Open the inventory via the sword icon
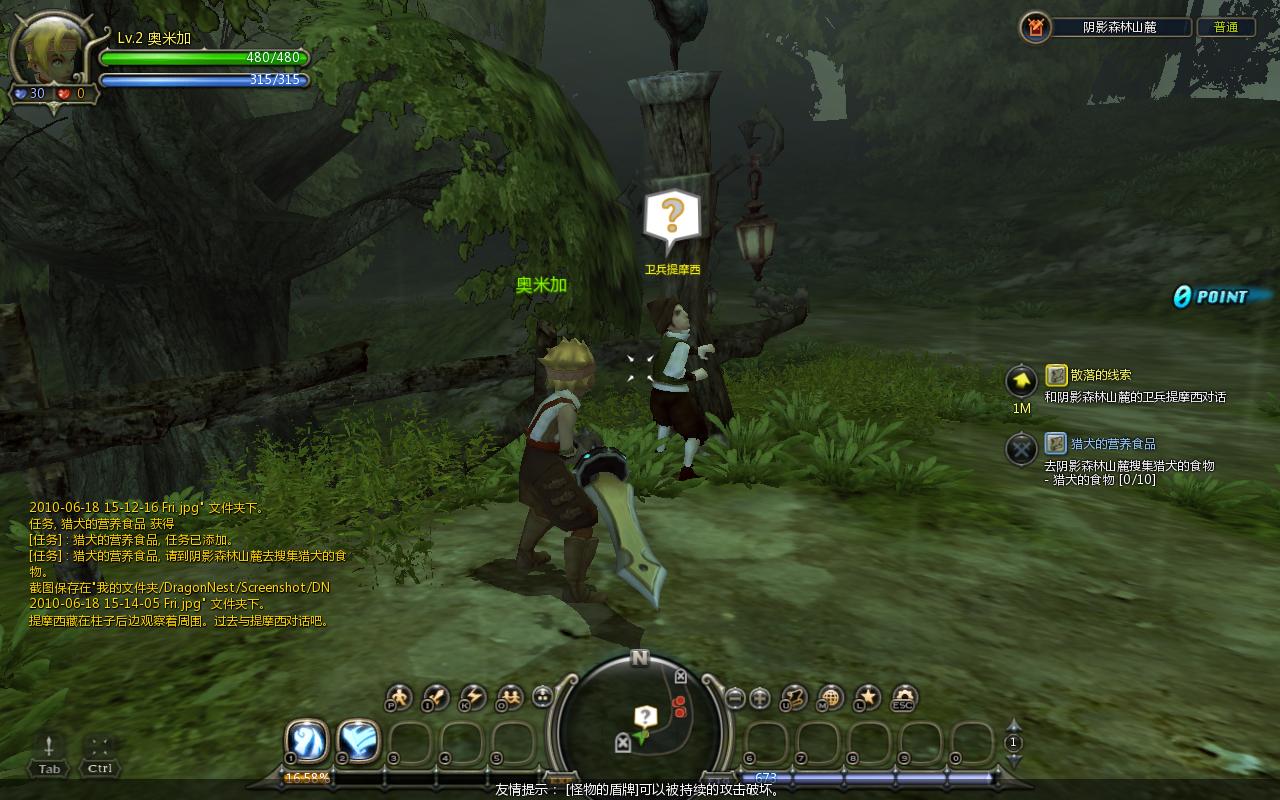The width and height of the screenshot is (1280, 800). click(x=436, y=697)
